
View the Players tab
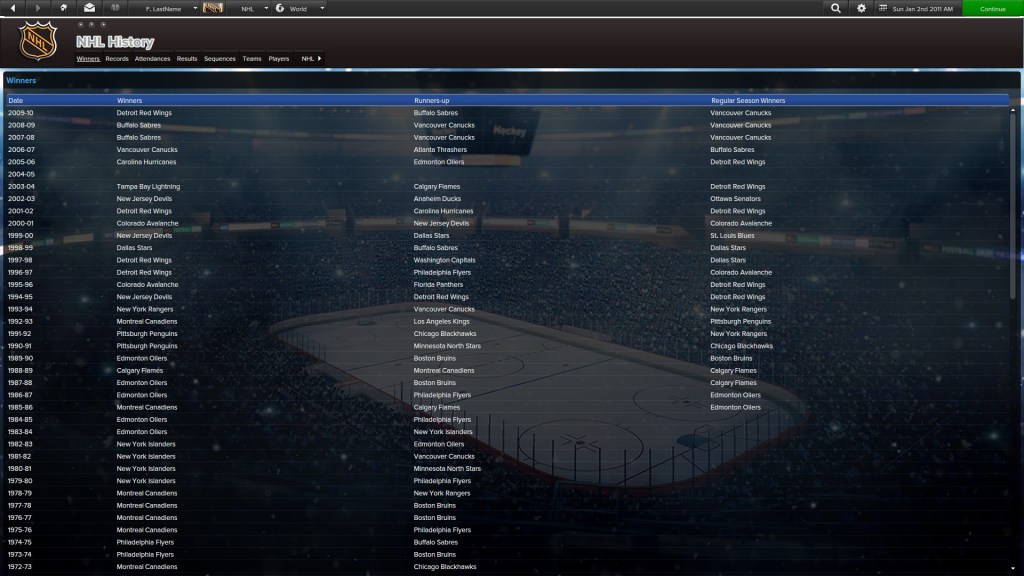coord(279,59)
